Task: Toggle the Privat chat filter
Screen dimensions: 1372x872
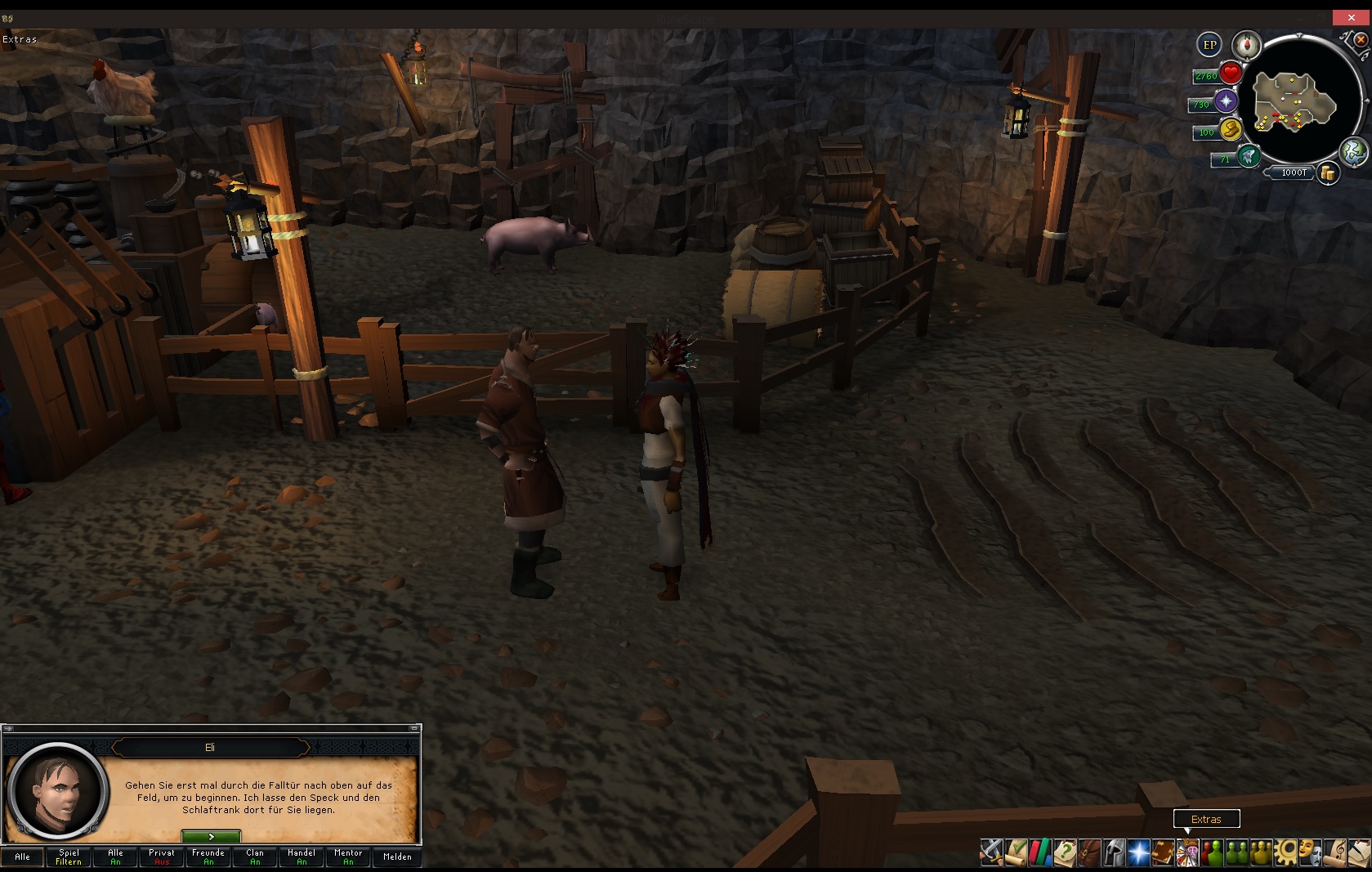Action: tap(162, 856)
